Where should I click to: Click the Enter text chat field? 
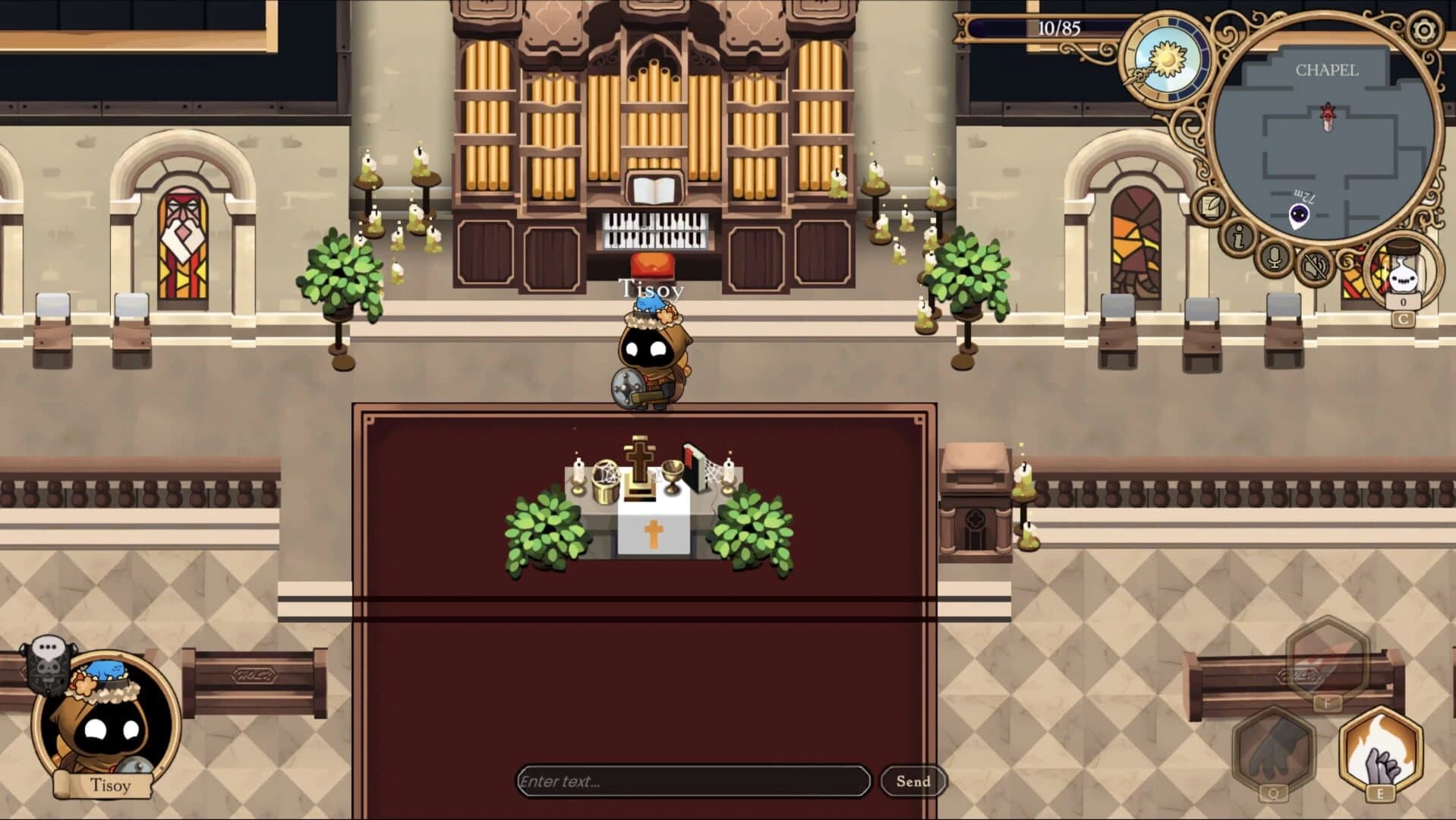[x=692, y=781]
